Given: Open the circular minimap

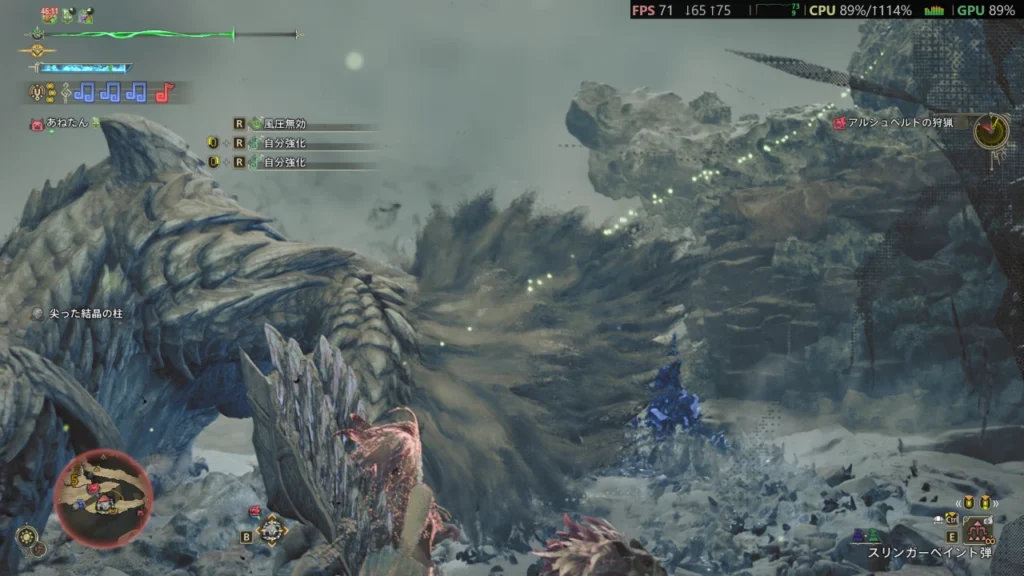Looking at the screenshot, I should click(104, 498).
